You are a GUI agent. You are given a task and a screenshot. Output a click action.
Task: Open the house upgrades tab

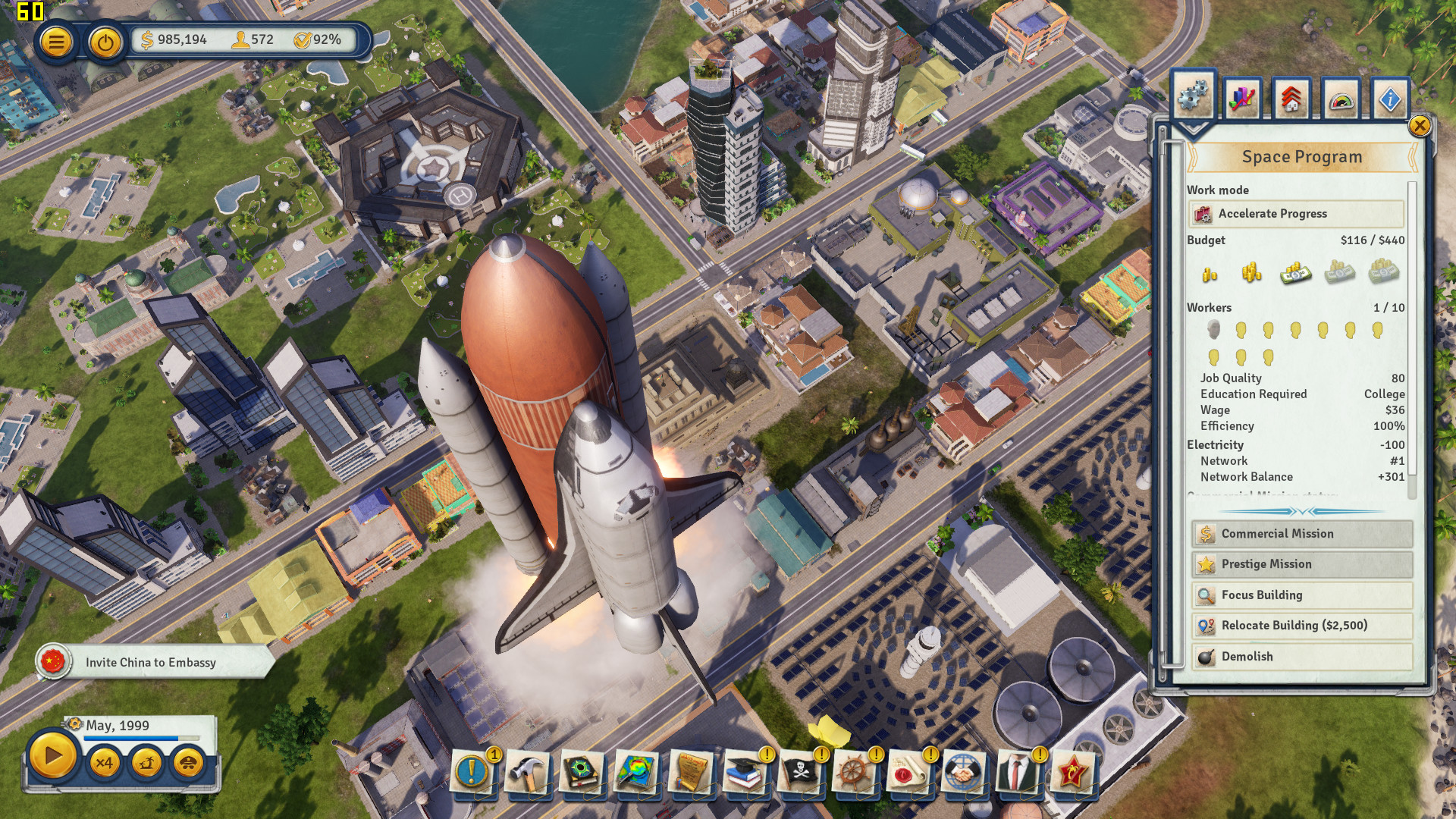tap(1291, 99)
